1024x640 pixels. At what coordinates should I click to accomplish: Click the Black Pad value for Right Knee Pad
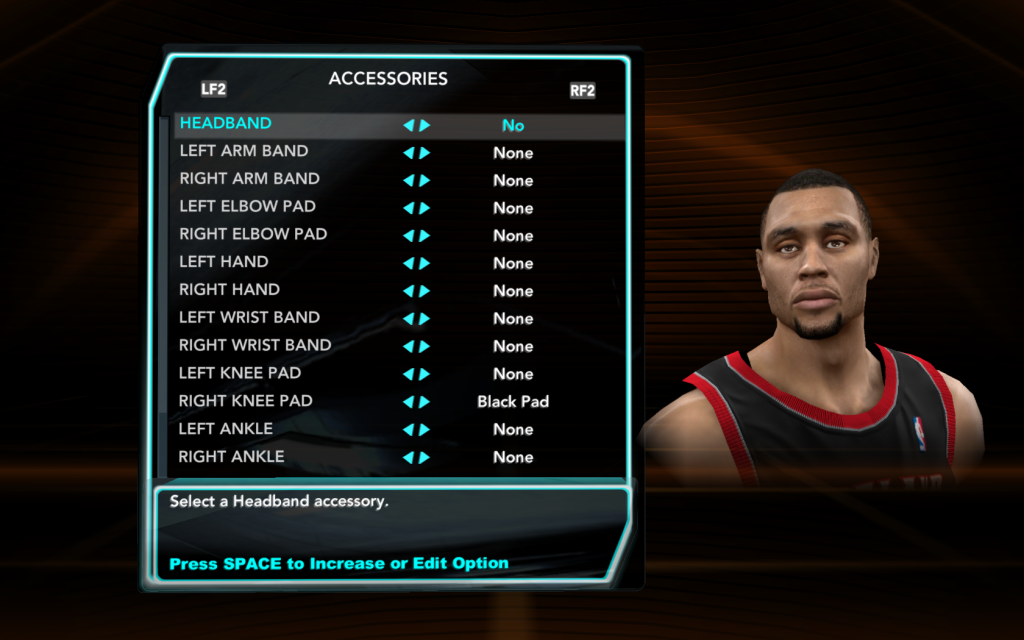513,402
